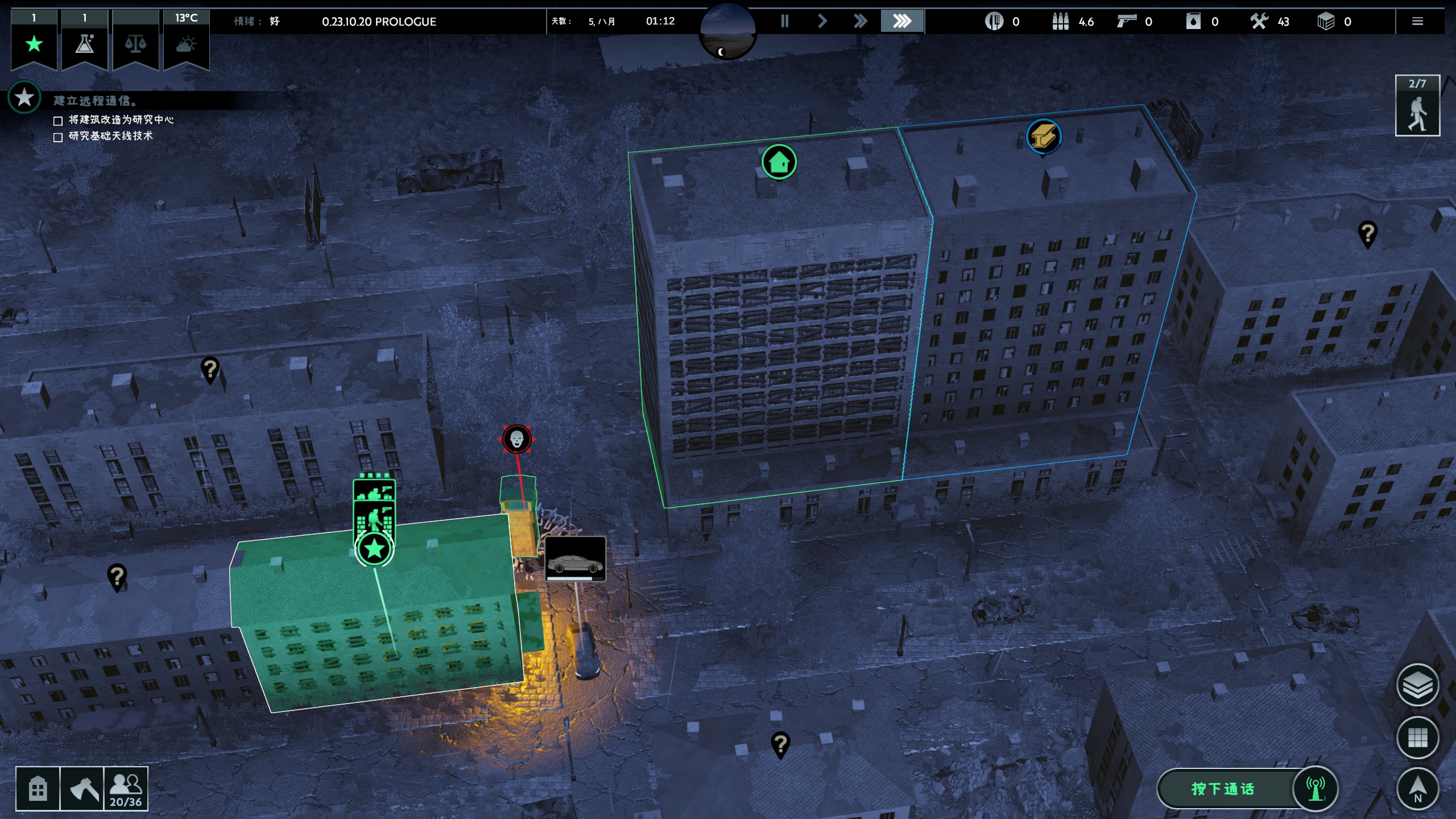Select the car vehicle marker

coord(575,559)
